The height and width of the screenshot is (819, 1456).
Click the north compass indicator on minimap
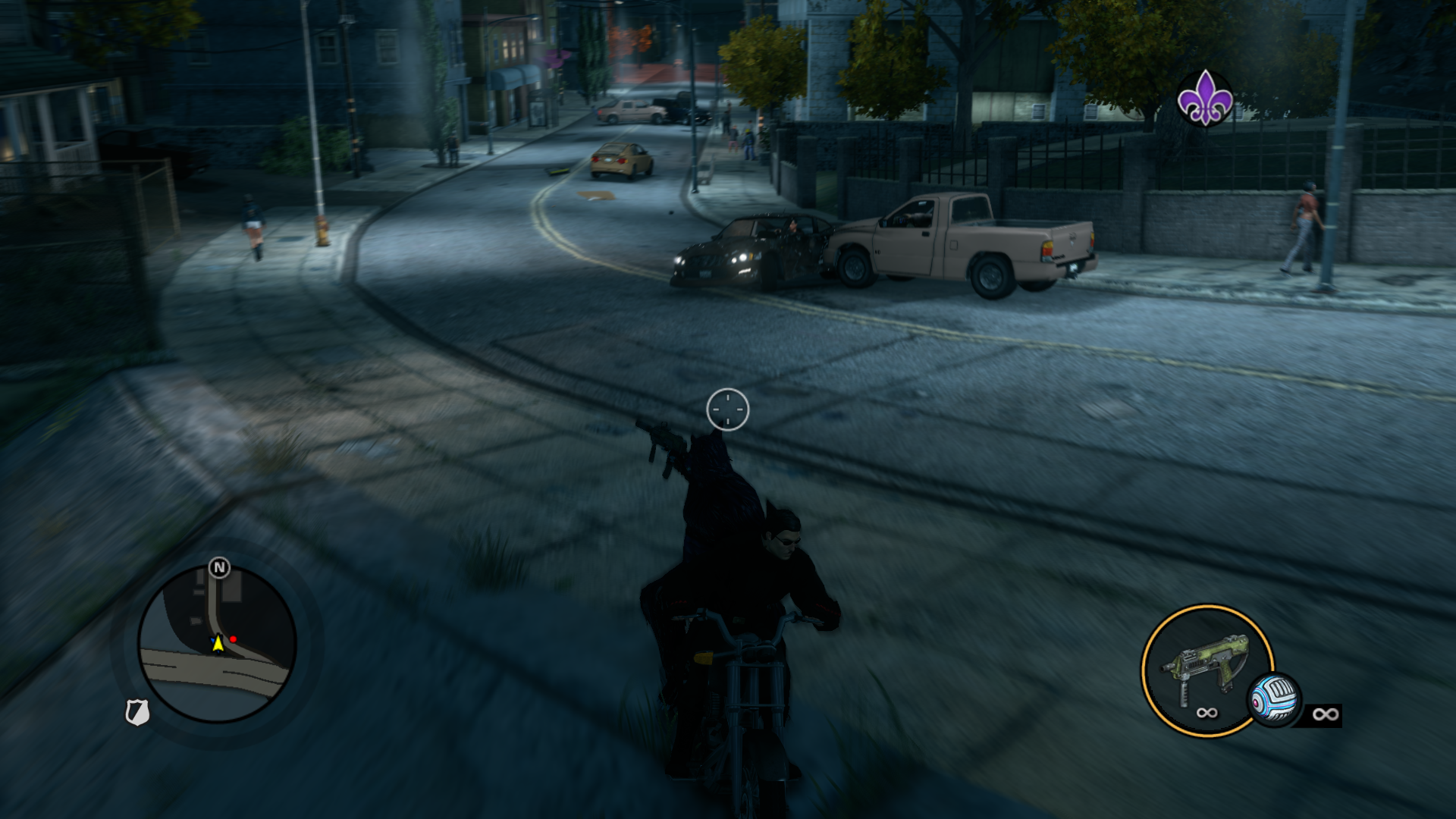(x=219, y=567)
